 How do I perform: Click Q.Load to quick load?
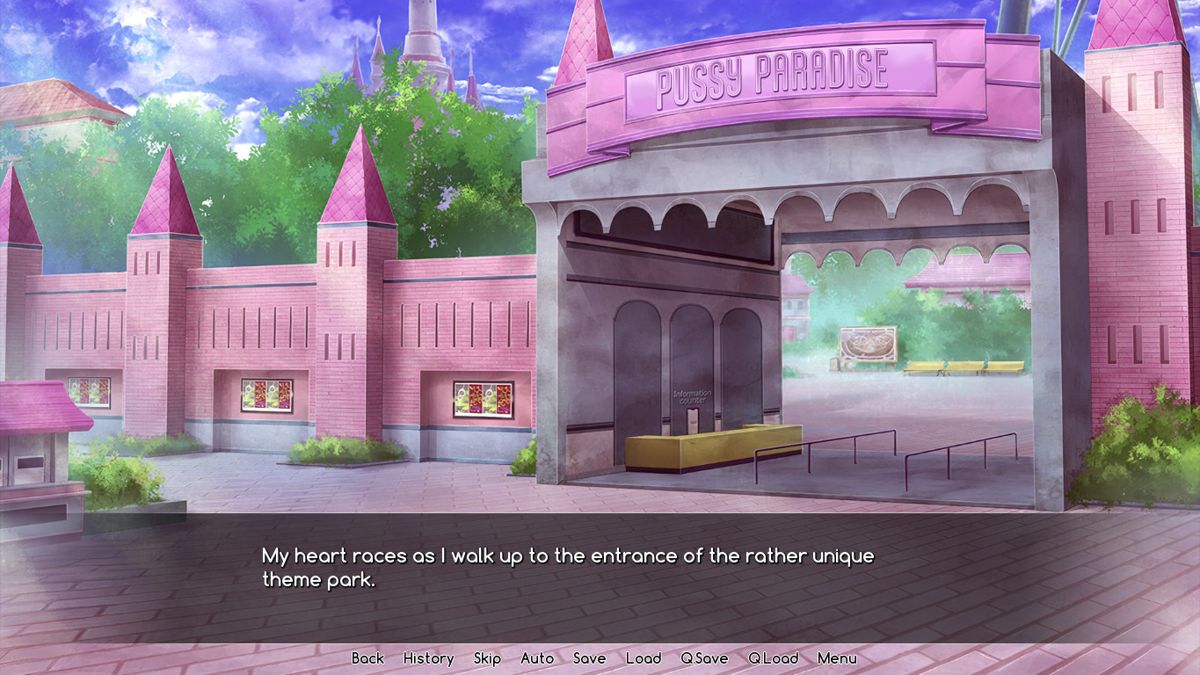coord(773,658)
